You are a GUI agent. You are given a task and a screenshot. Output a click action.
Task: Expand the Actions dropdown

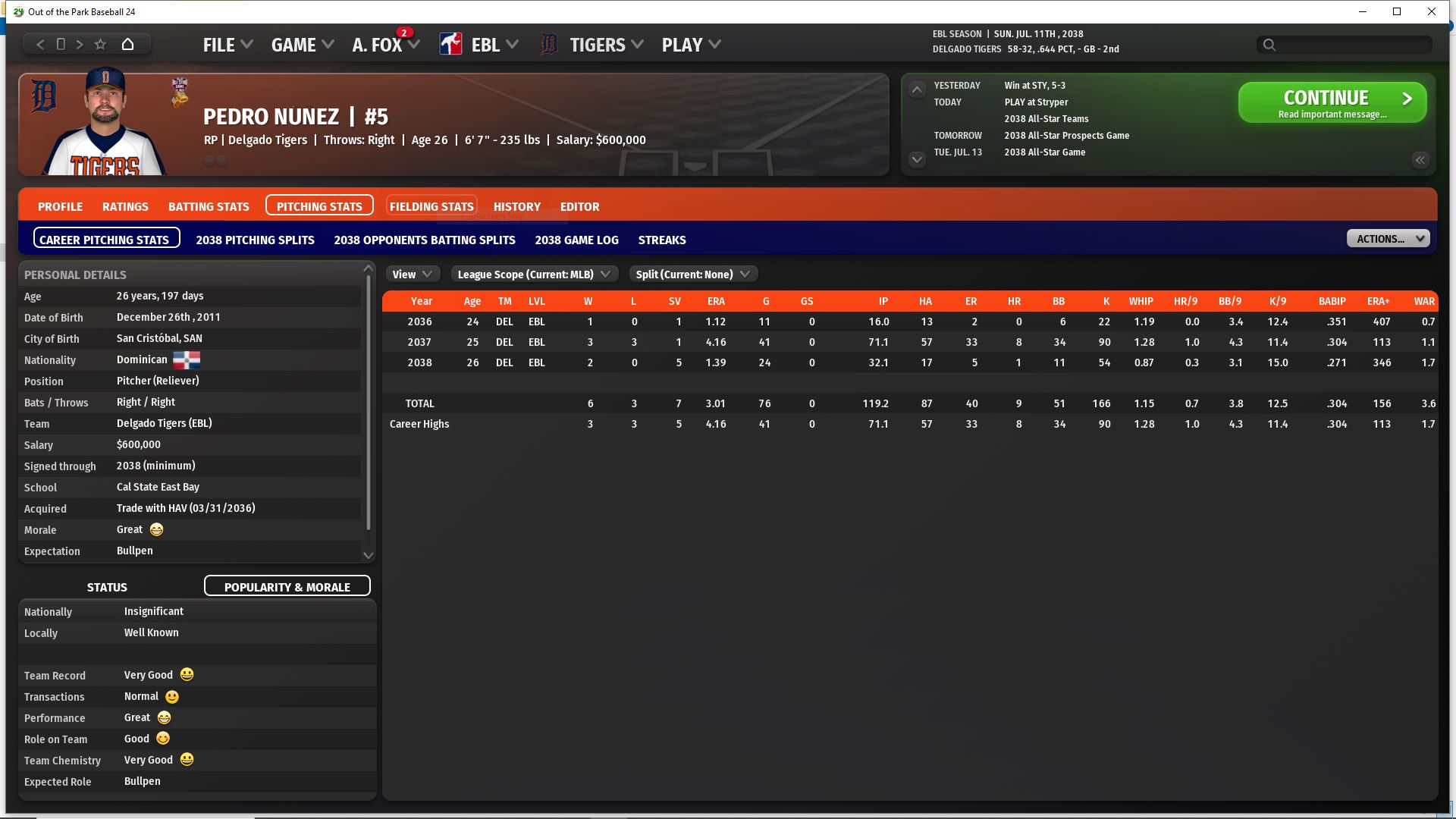click(x=1388, y=239)
